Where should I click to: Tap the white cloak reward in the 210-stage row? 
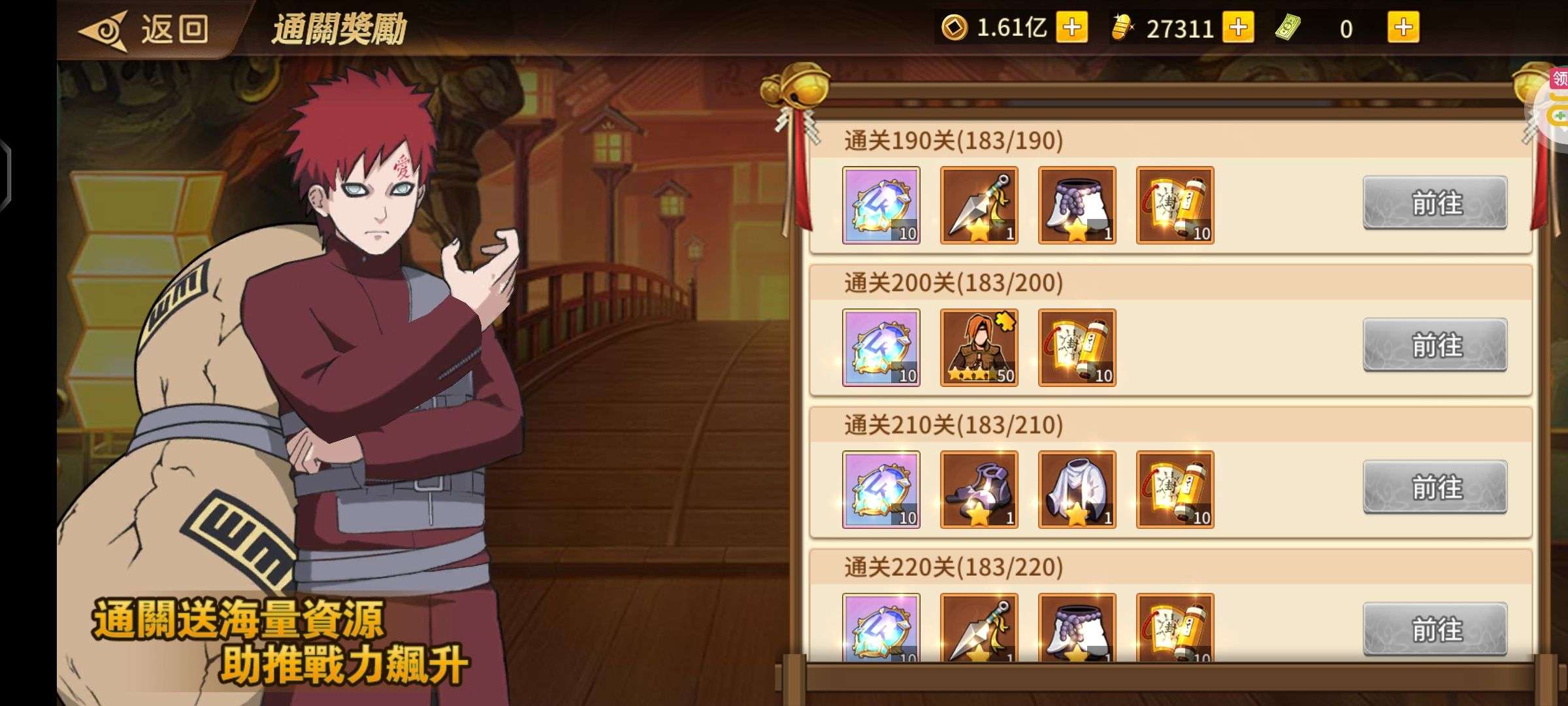point(1077,489)
